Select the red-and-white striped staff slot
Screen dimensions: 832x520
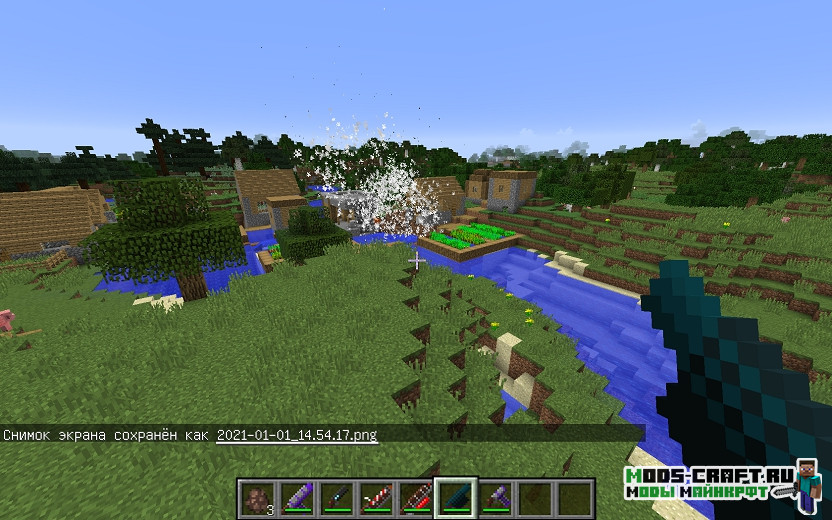pyautogui.click(x=376, y=498)
